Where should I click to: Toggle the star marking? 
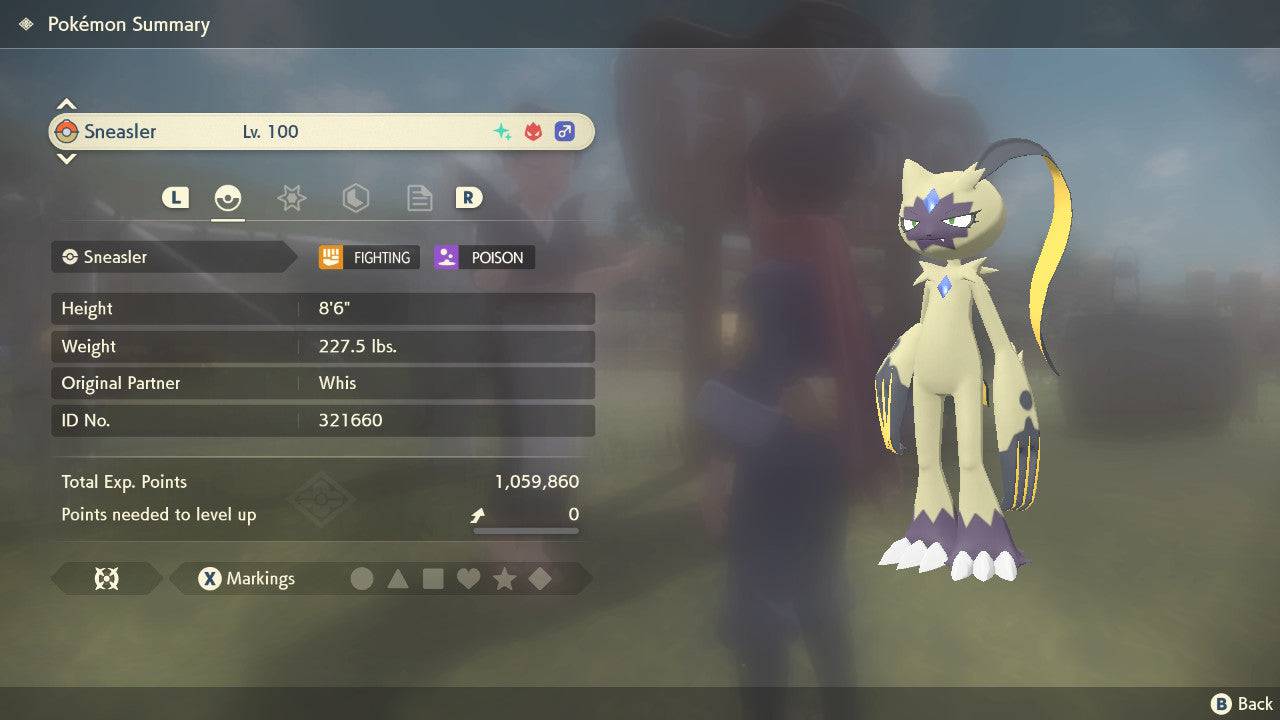504,578
